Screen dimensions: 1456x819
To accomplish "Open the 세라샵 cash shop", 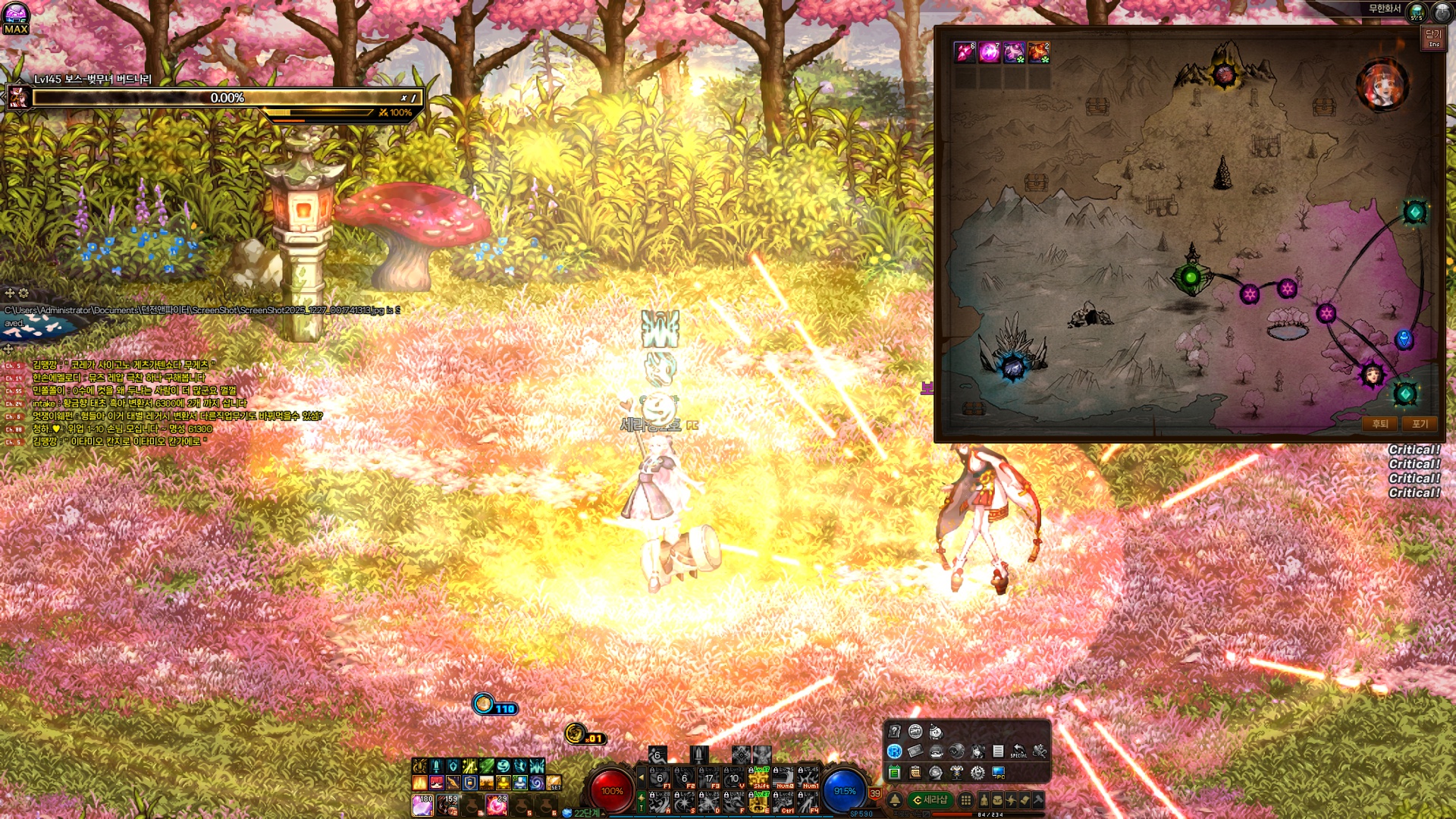I will pyautogui.click(x=930, y=800).
